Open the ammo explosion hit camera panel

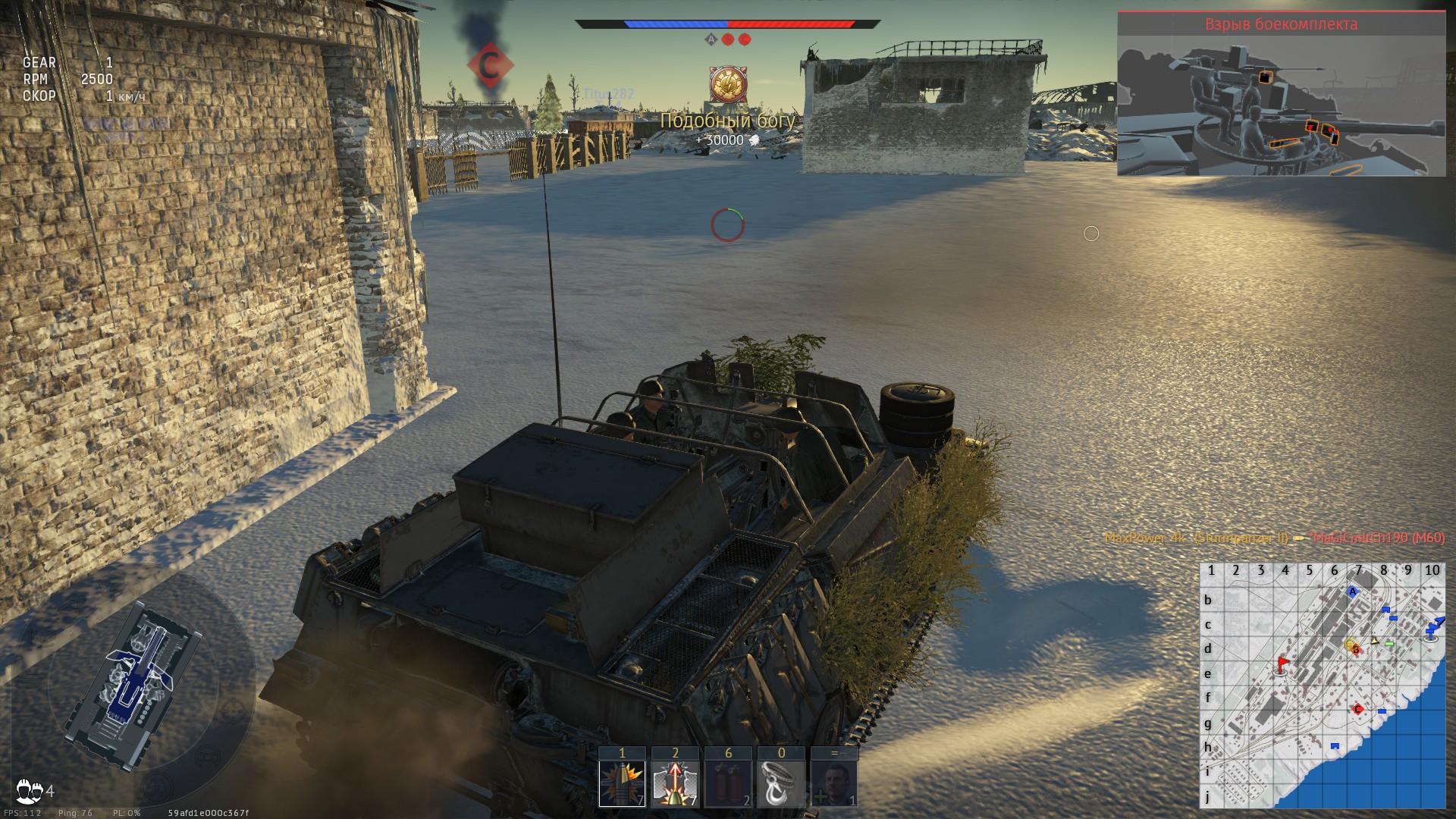point(1281,95)
